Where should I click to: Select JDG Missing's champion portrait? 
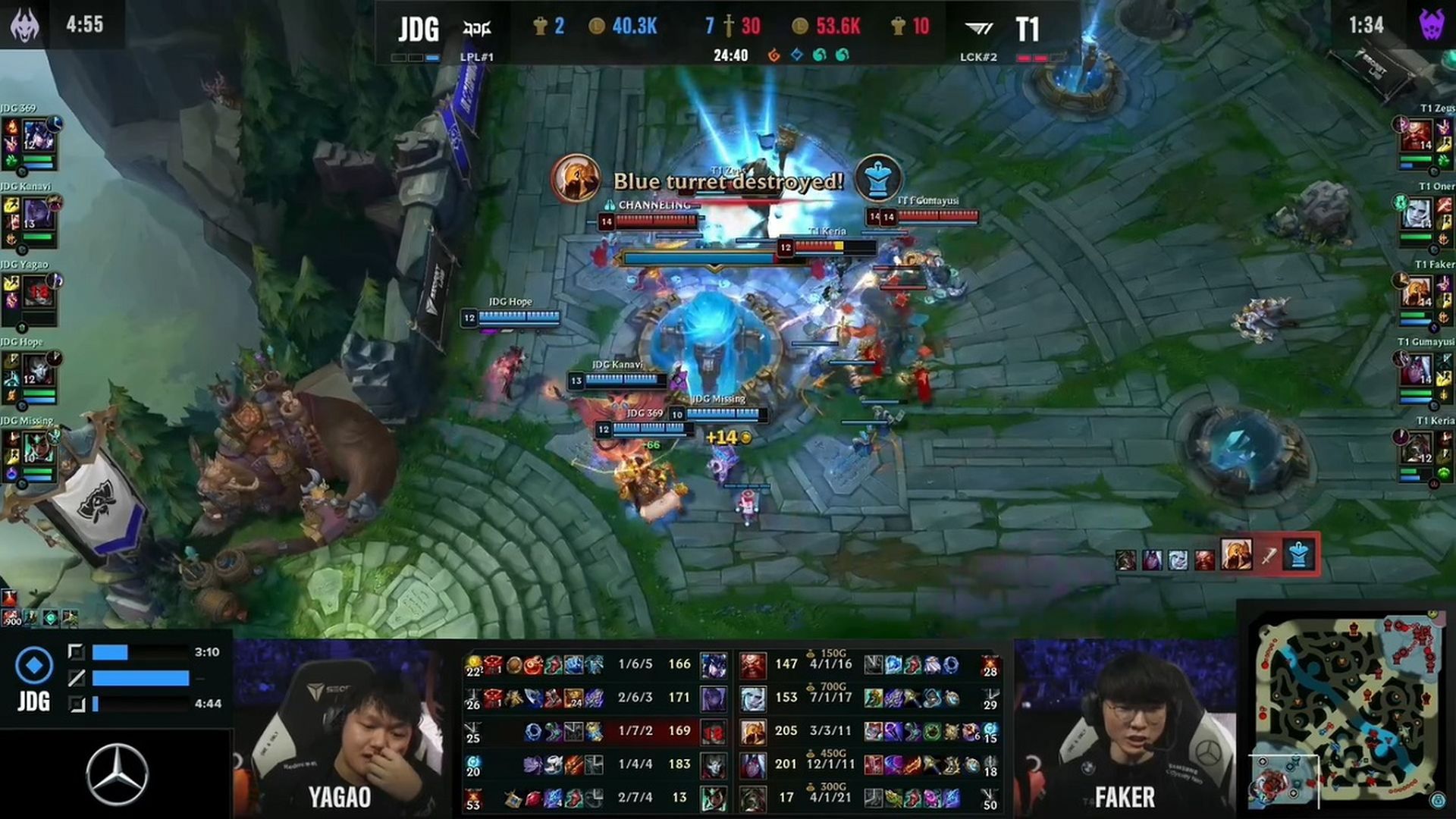point(38,448)
